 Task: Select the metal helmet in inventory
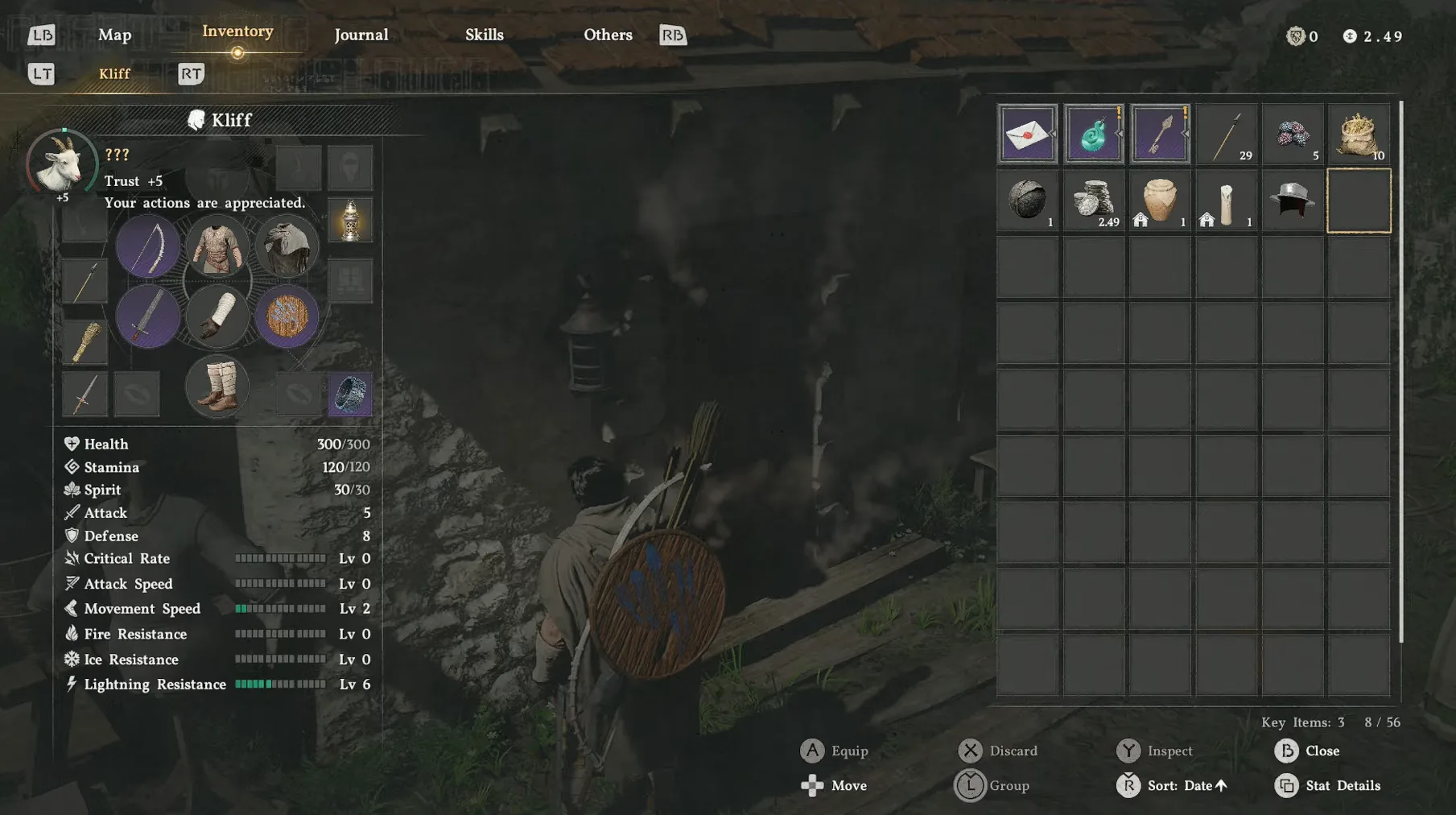coord(1293,201)
